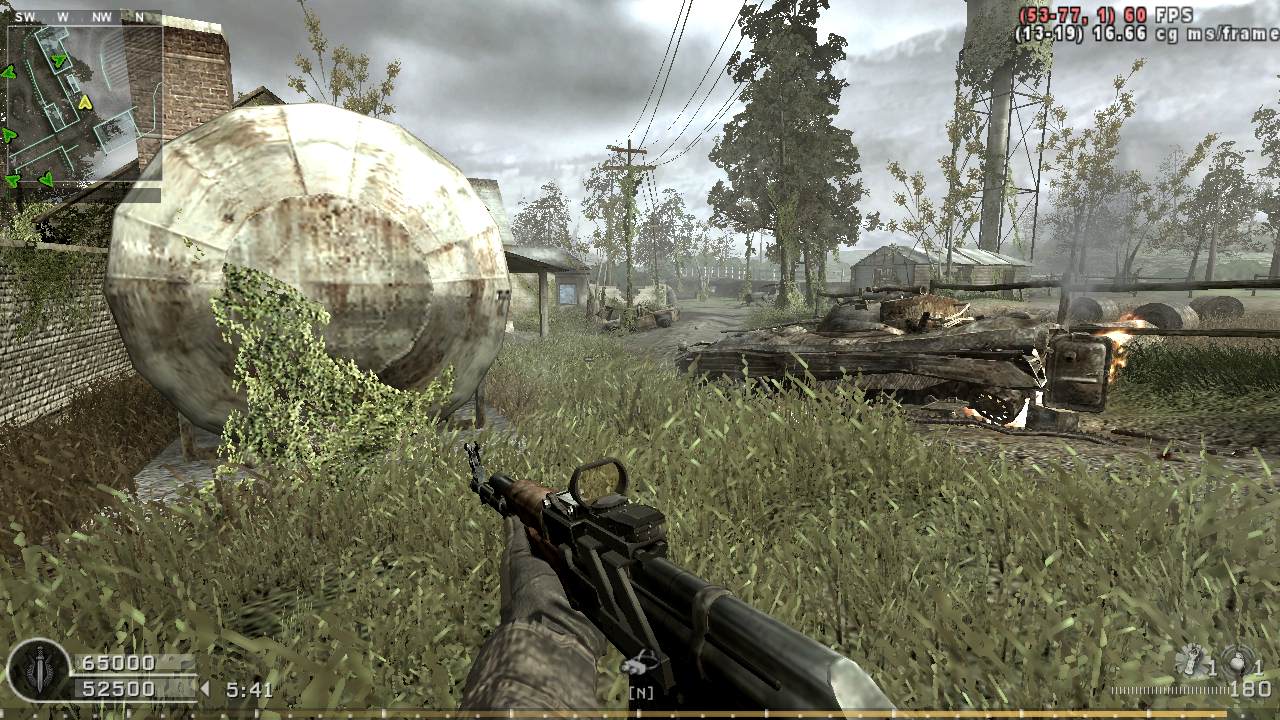Click the compass heading strip above minimap
1280x720 pixels.
pos(84,17)
